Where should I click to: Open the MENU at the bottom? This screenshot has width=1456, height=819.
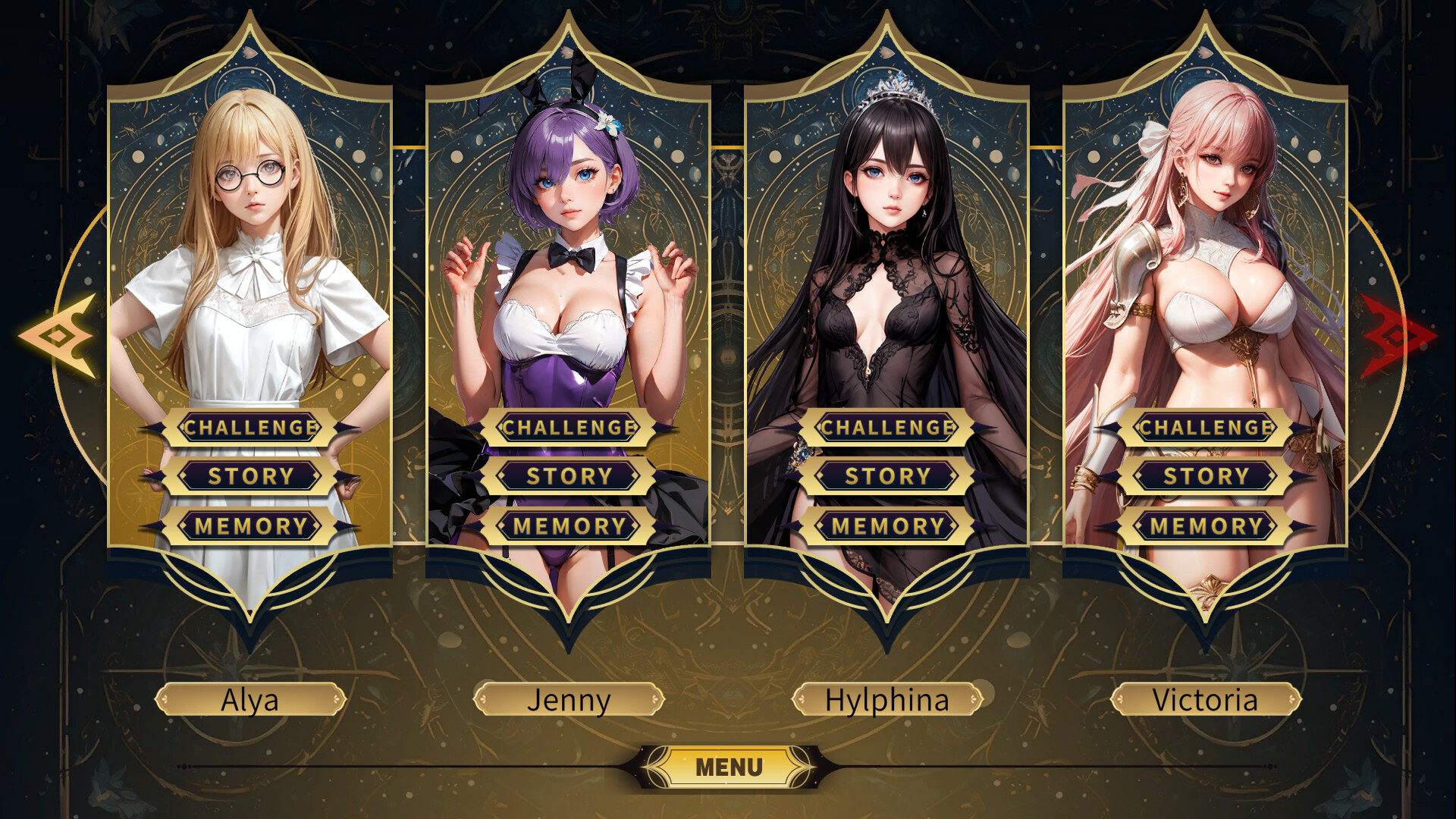pos(726,766)
